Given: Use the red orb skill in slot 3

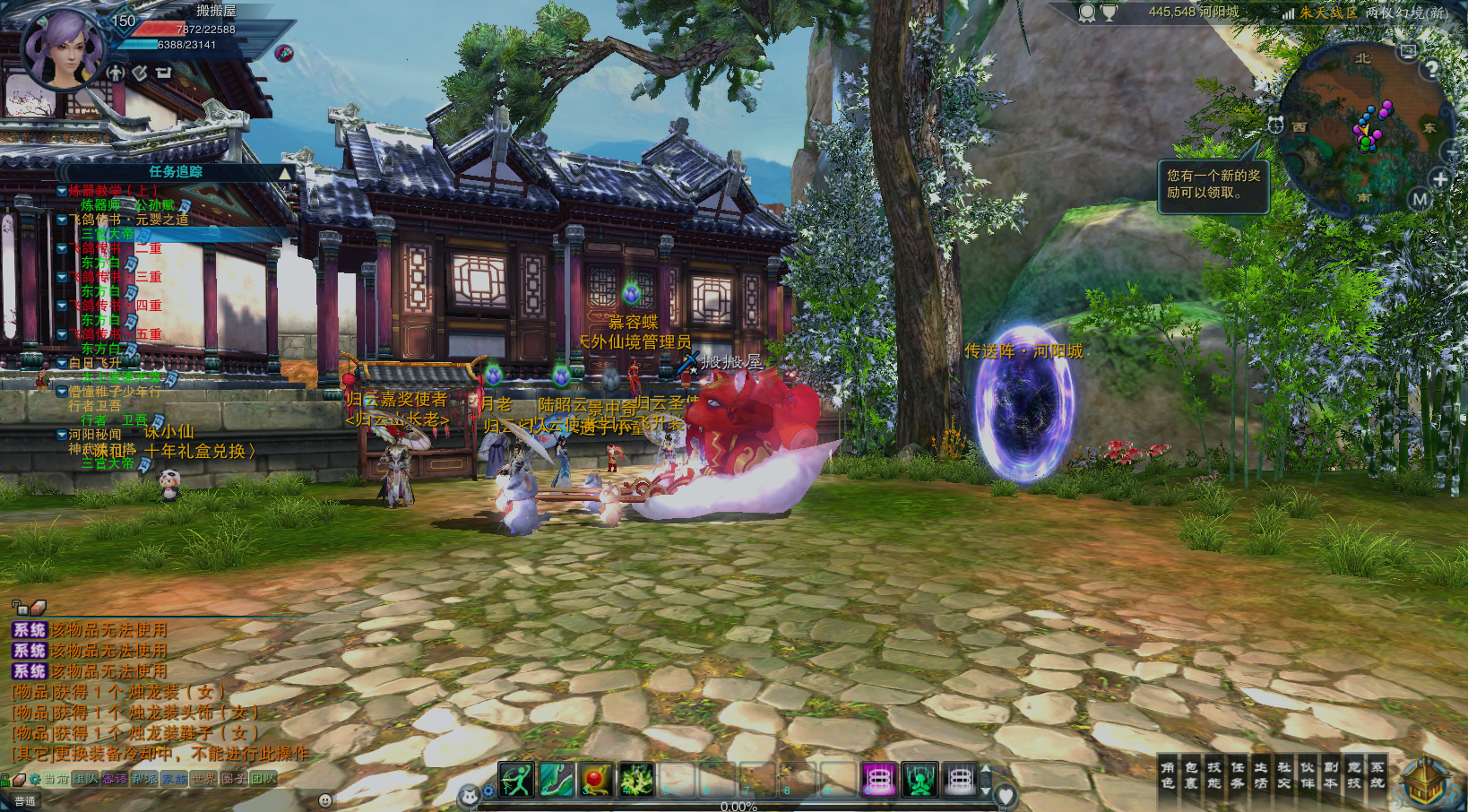Looking at the screenshot, I should [x=596, y=780].
